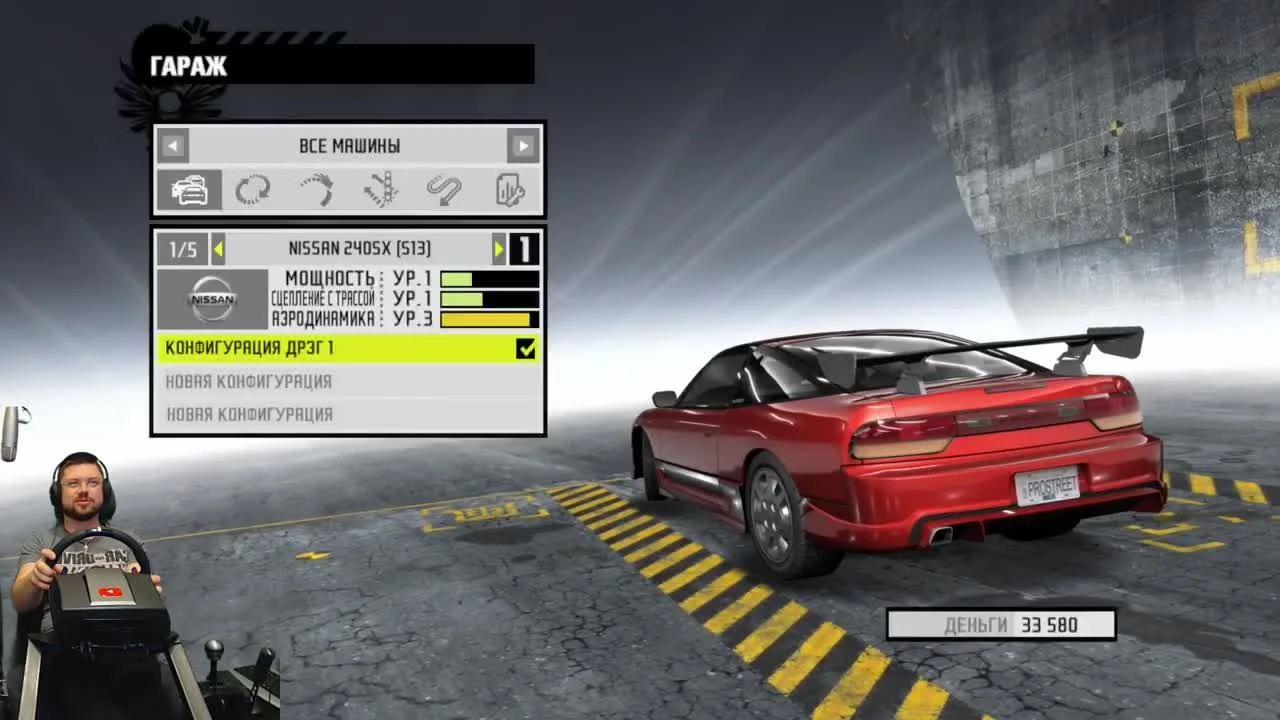Switch category with right arrow near ВСЕ МАШИНЫ

(523, 146)
